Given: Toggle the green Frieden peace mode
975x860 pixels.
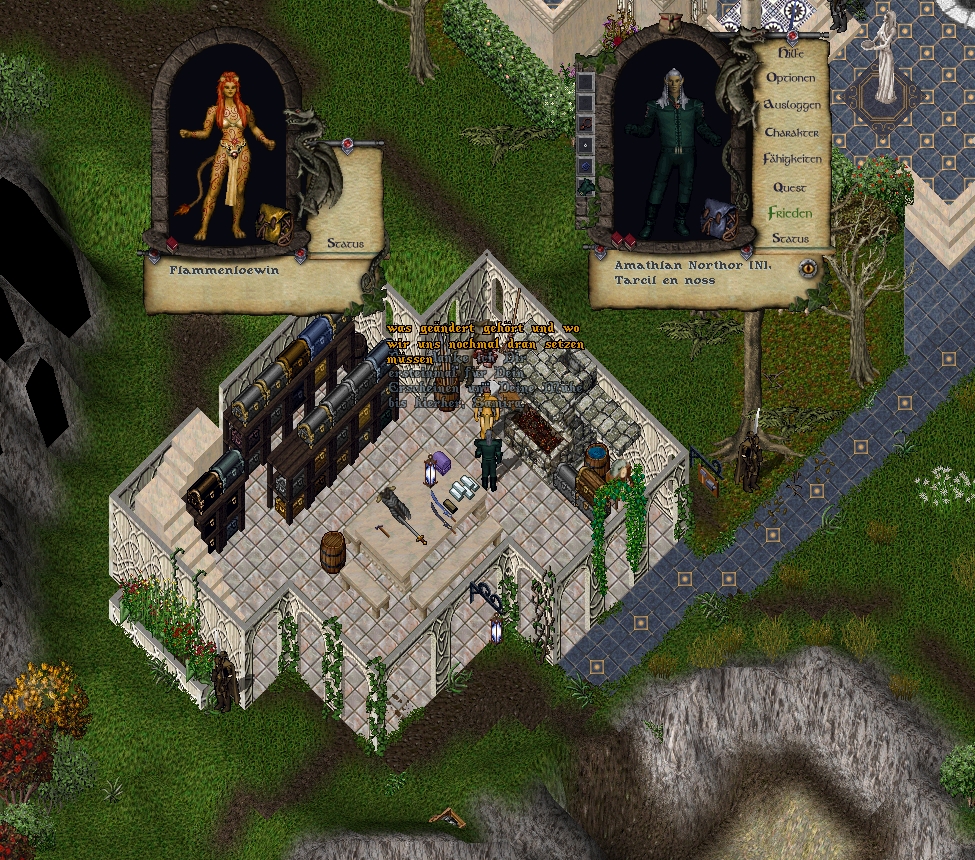Looking at the screenshot, I should point(790,213).
